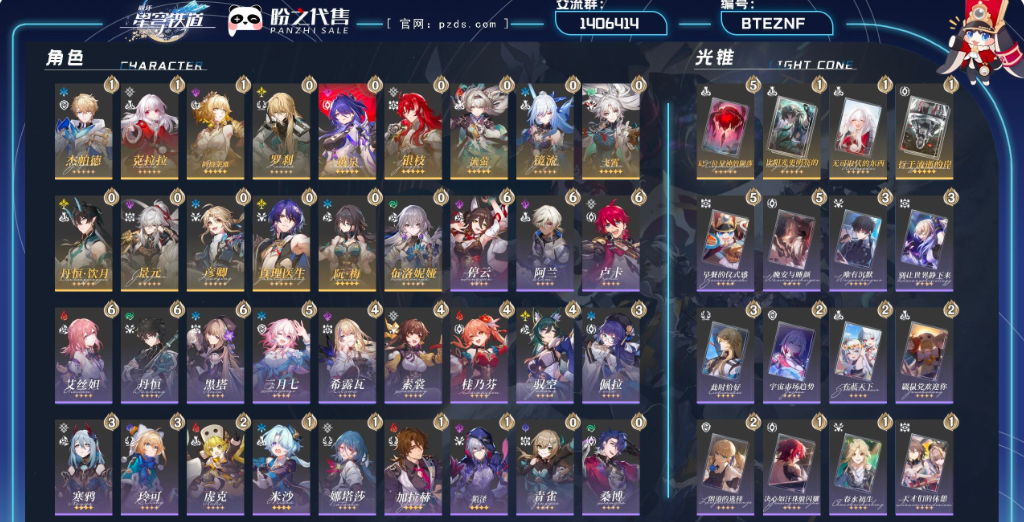Image resolution: width=1024 pixels, height=522 pixels.
Task: Pick the 桂乃芬 (Guinaifen) character card
Action: (x=479, y=355)
